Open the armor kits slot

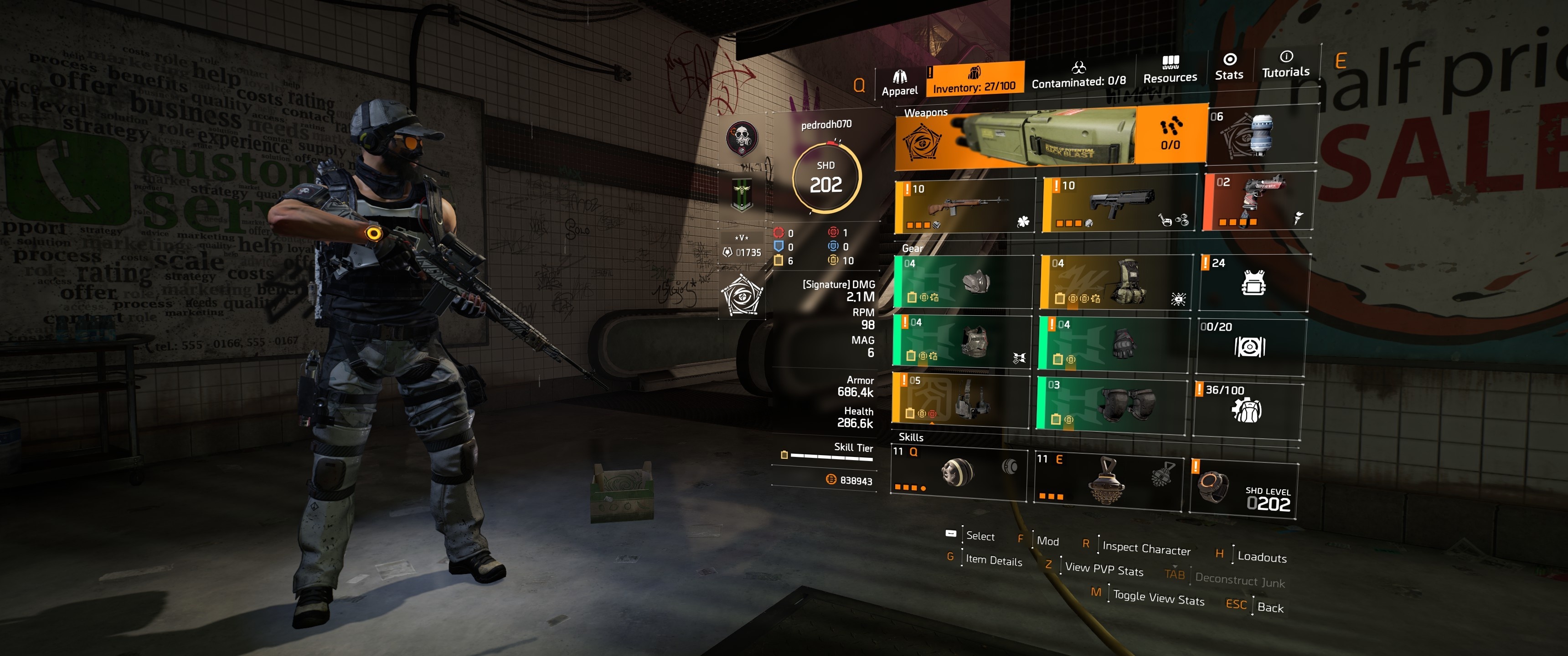click(x=1253, y=282)
